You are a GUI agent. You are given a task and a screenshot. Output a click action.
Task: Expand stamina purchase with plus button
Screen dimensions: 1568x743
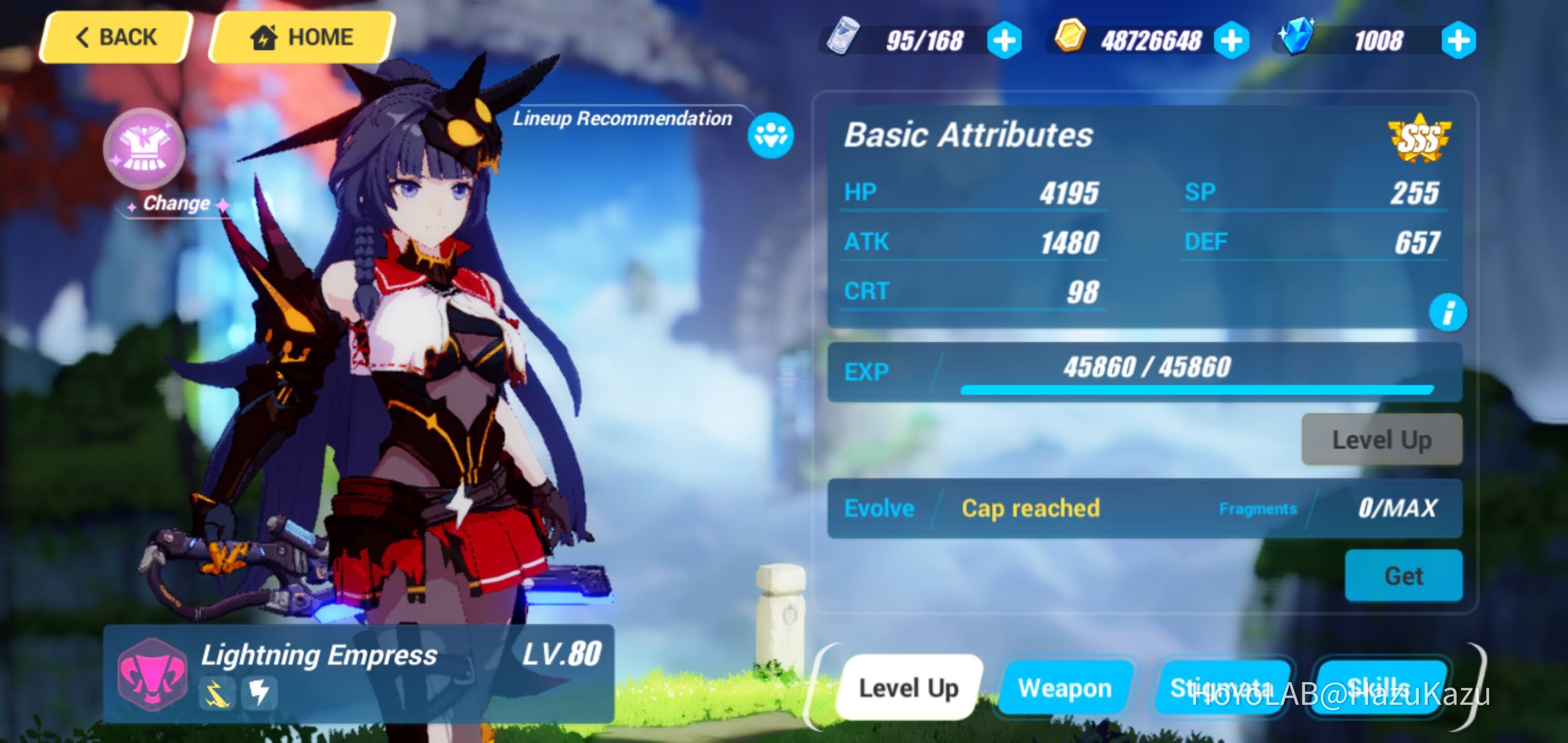[1004, 40]
